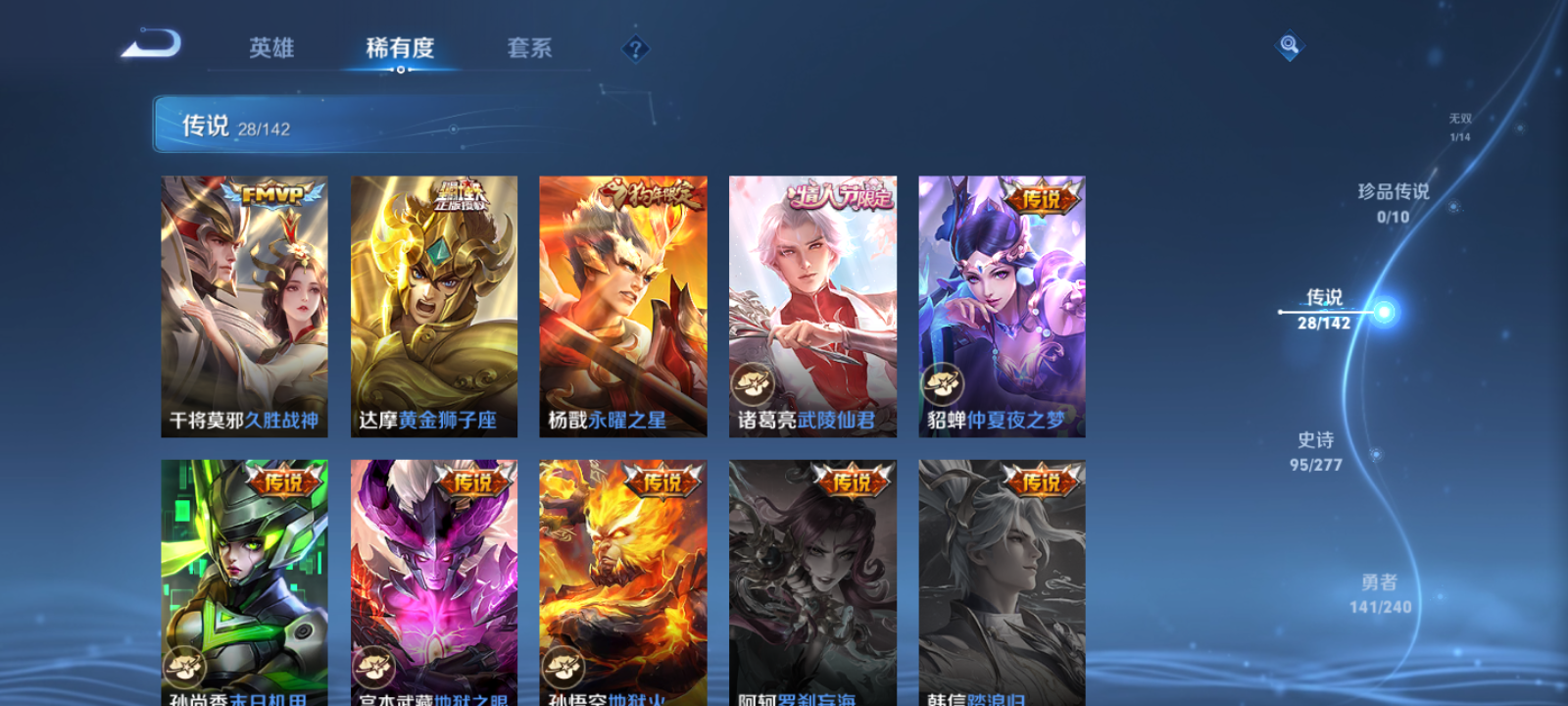Click the question mark help icon

pyautogui.click(x=637, y=48)
